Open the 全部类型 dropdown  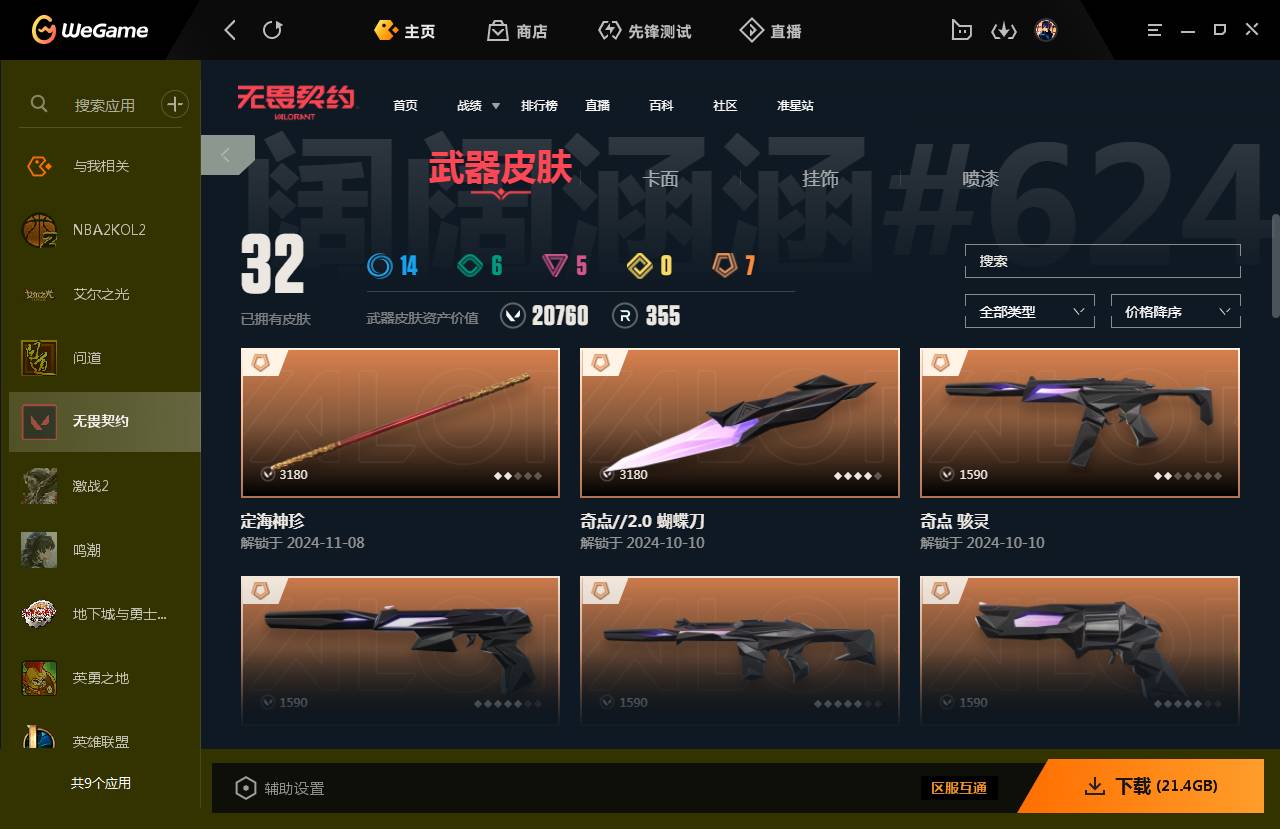[x=1029, y=311]
